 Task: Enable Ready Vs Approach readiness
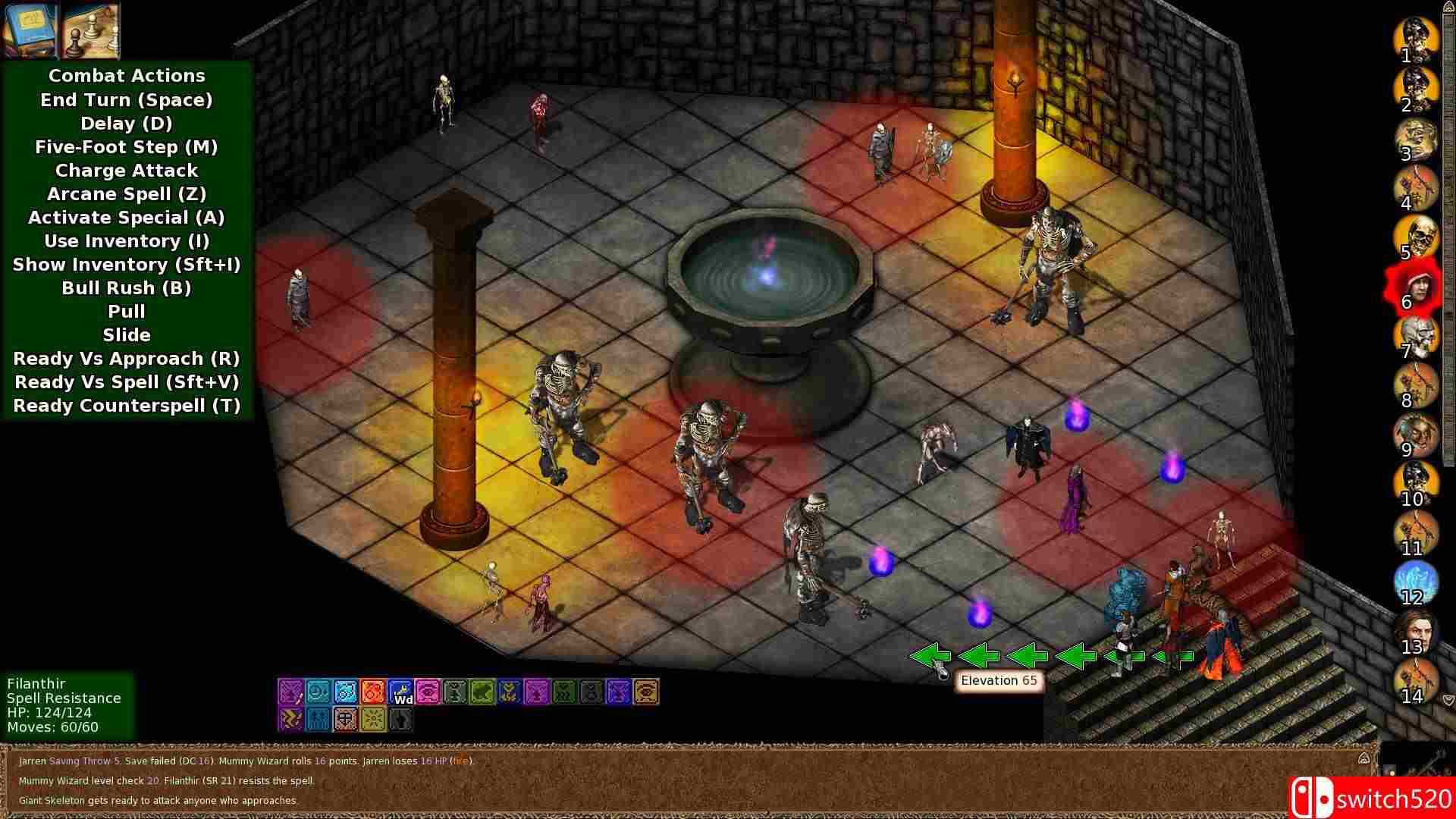[127, 359]
